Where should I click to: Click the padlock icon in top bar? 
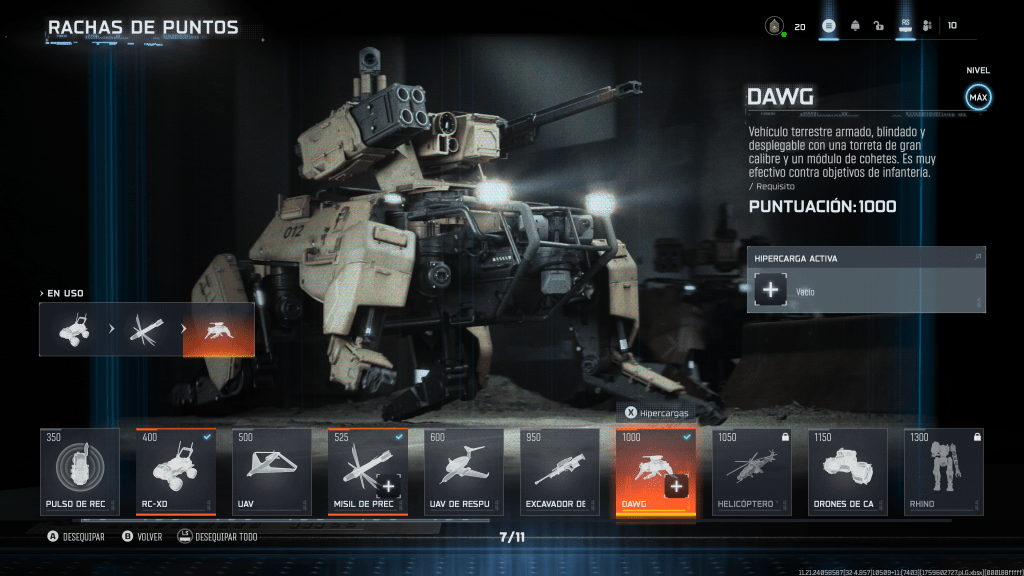point(878,26)
